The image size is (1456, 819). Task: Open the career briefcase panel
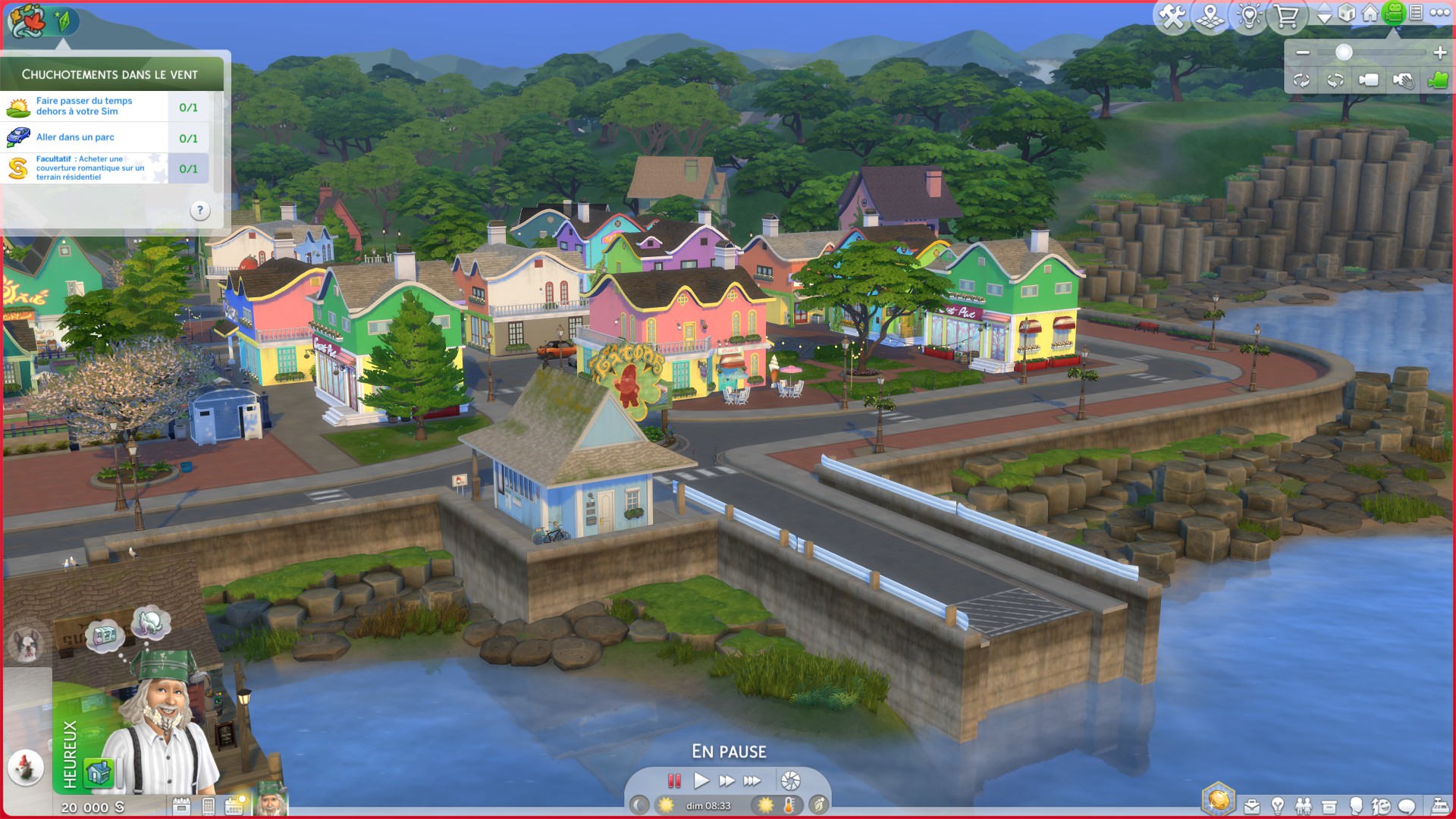pos(1252,806)
